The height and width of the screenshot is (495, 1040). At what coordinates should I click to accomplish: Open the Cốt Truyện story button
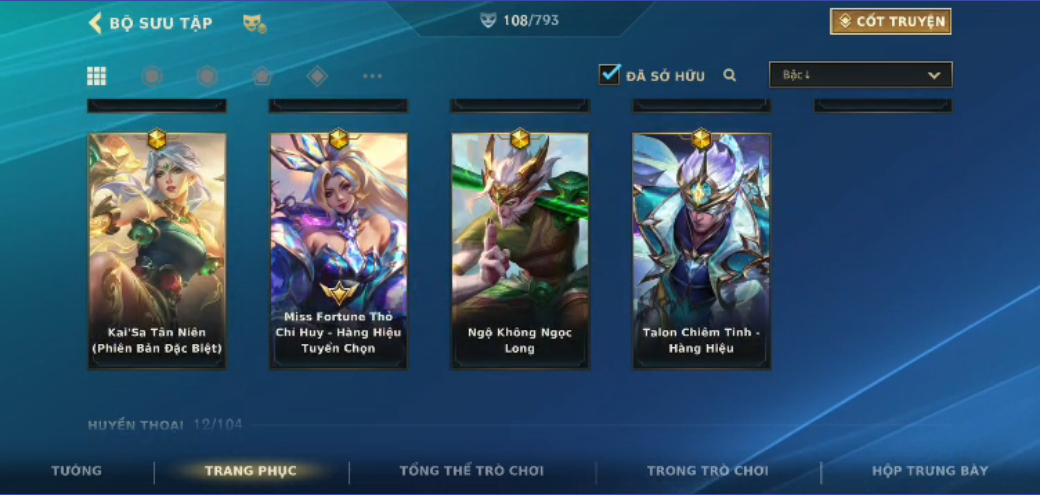tap(890, 22)
